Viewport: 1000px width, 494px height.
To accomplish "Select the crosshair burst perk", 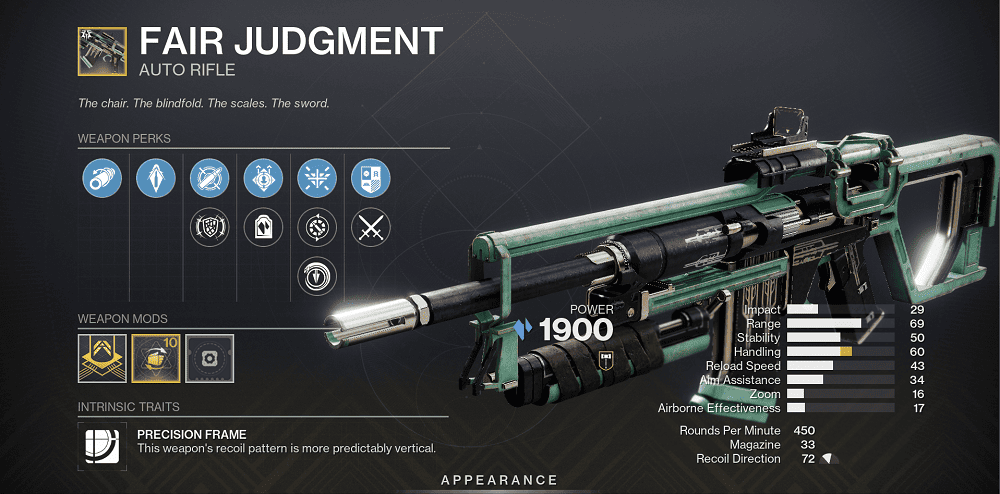I will tap(317, 179).
